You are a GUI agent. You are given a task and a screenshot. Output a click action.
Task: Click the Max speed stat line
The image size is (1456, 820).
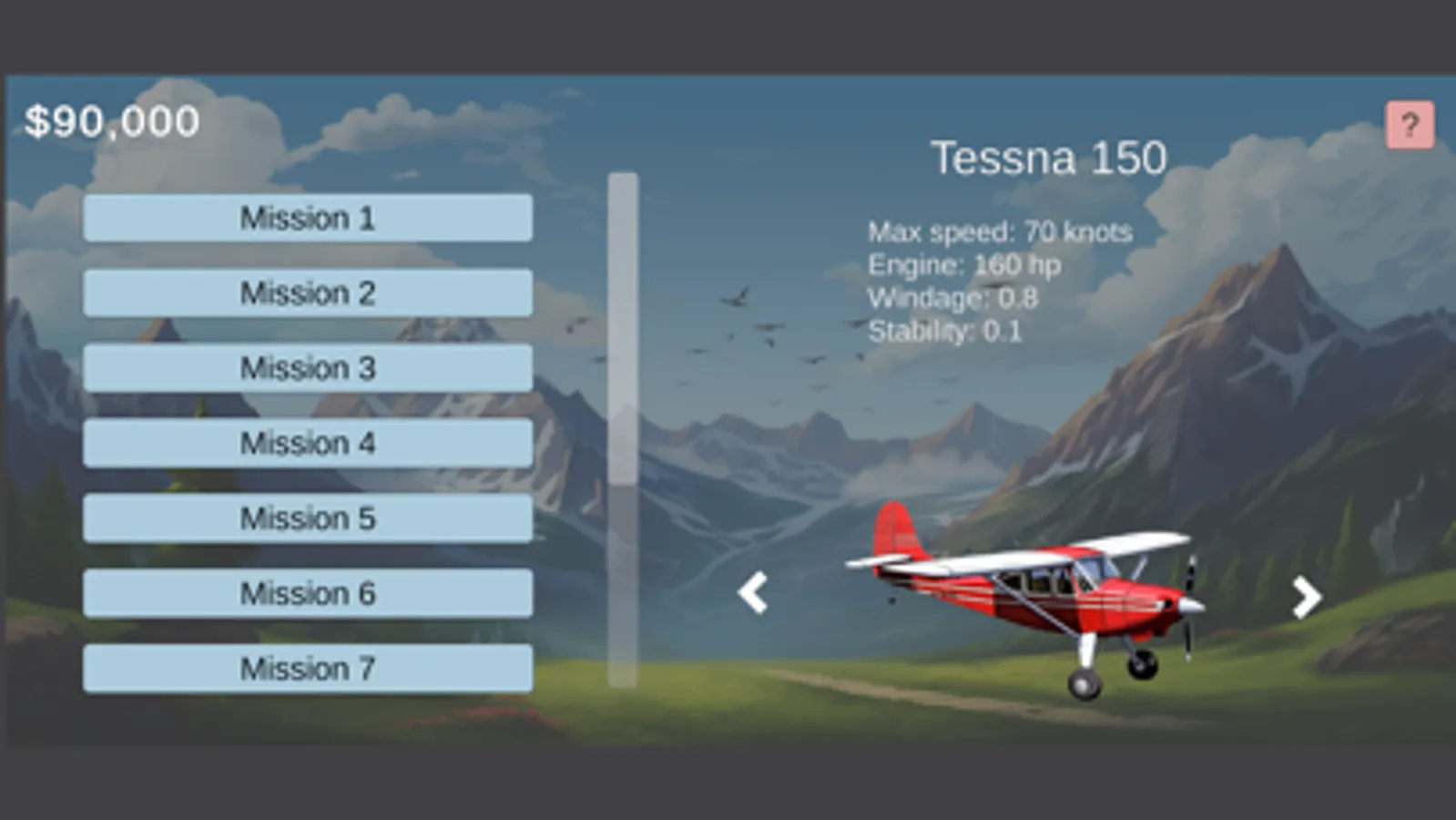(x=1000, y=232)
